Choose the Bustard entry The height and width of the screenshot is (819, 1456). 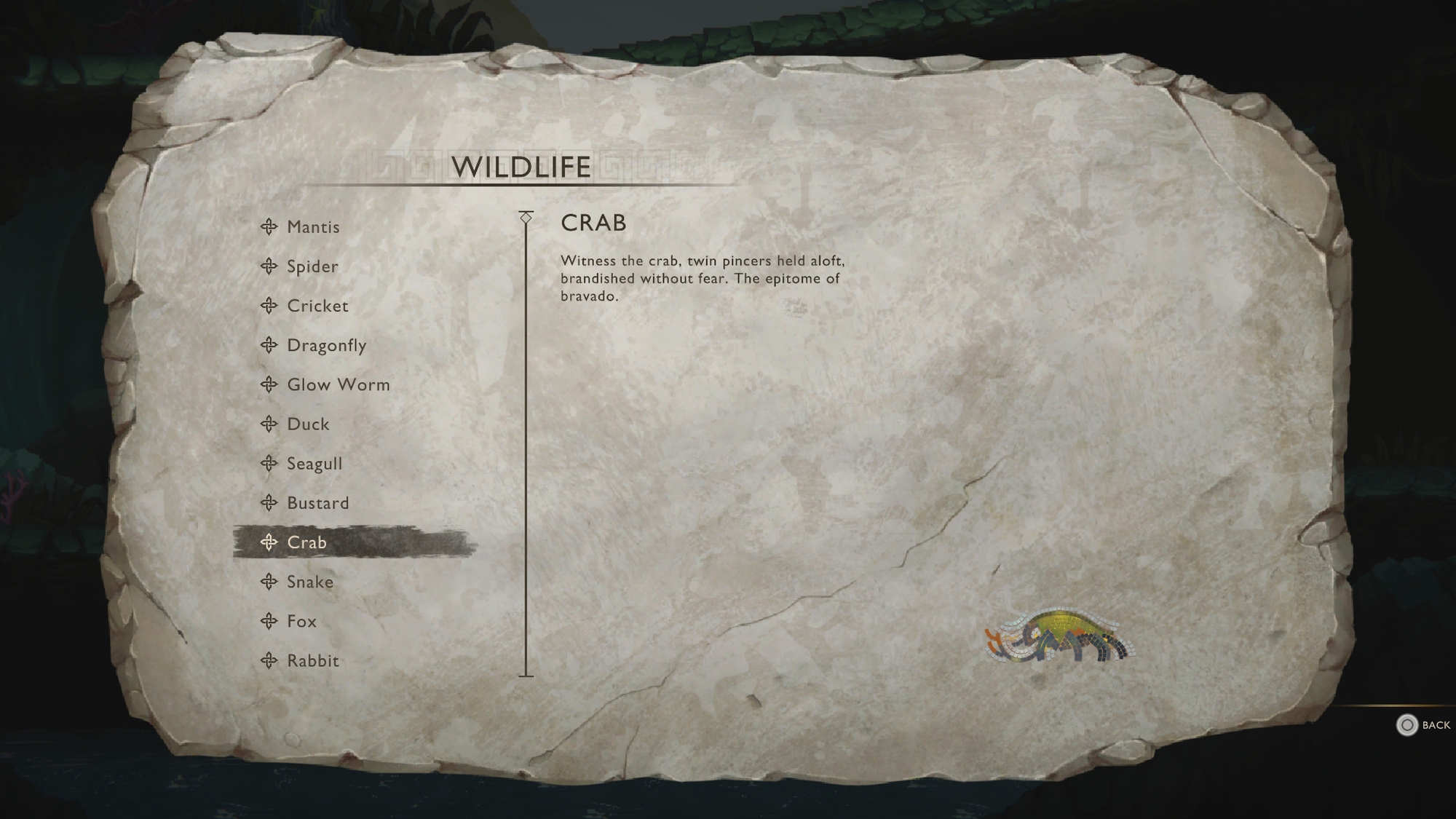pyautogui.click(x=317, y=503)
